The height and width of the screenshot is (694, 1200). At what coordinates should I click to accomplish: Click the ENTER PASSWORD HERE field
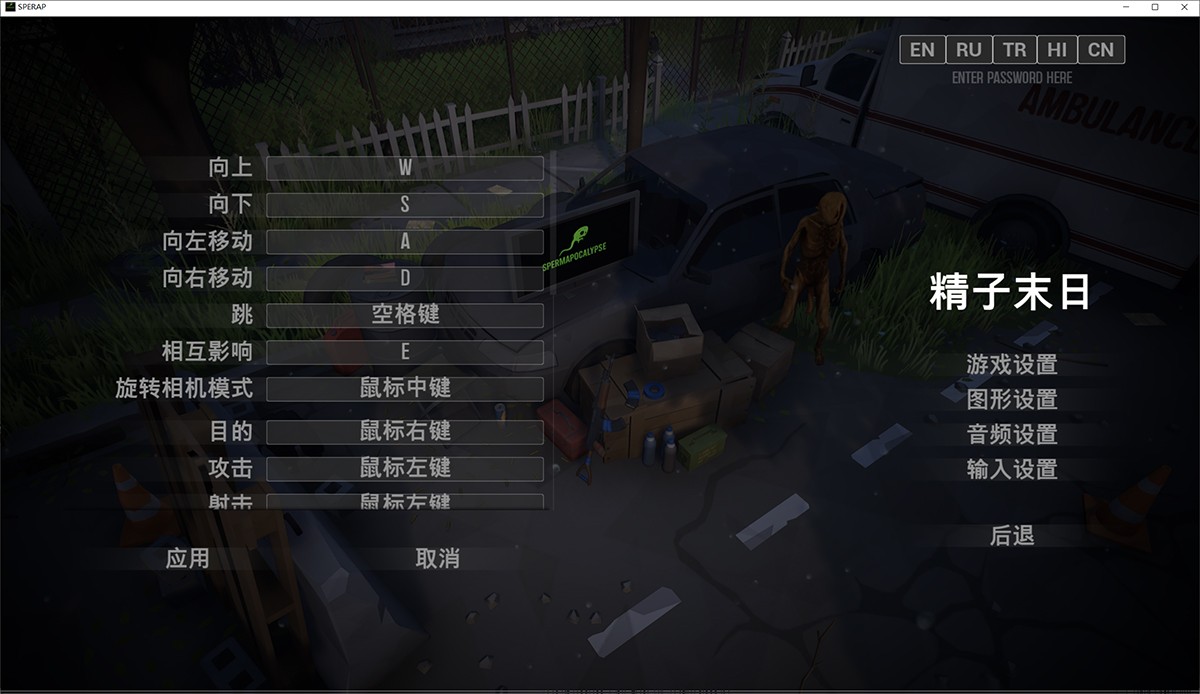click(x=1012, y=78)
